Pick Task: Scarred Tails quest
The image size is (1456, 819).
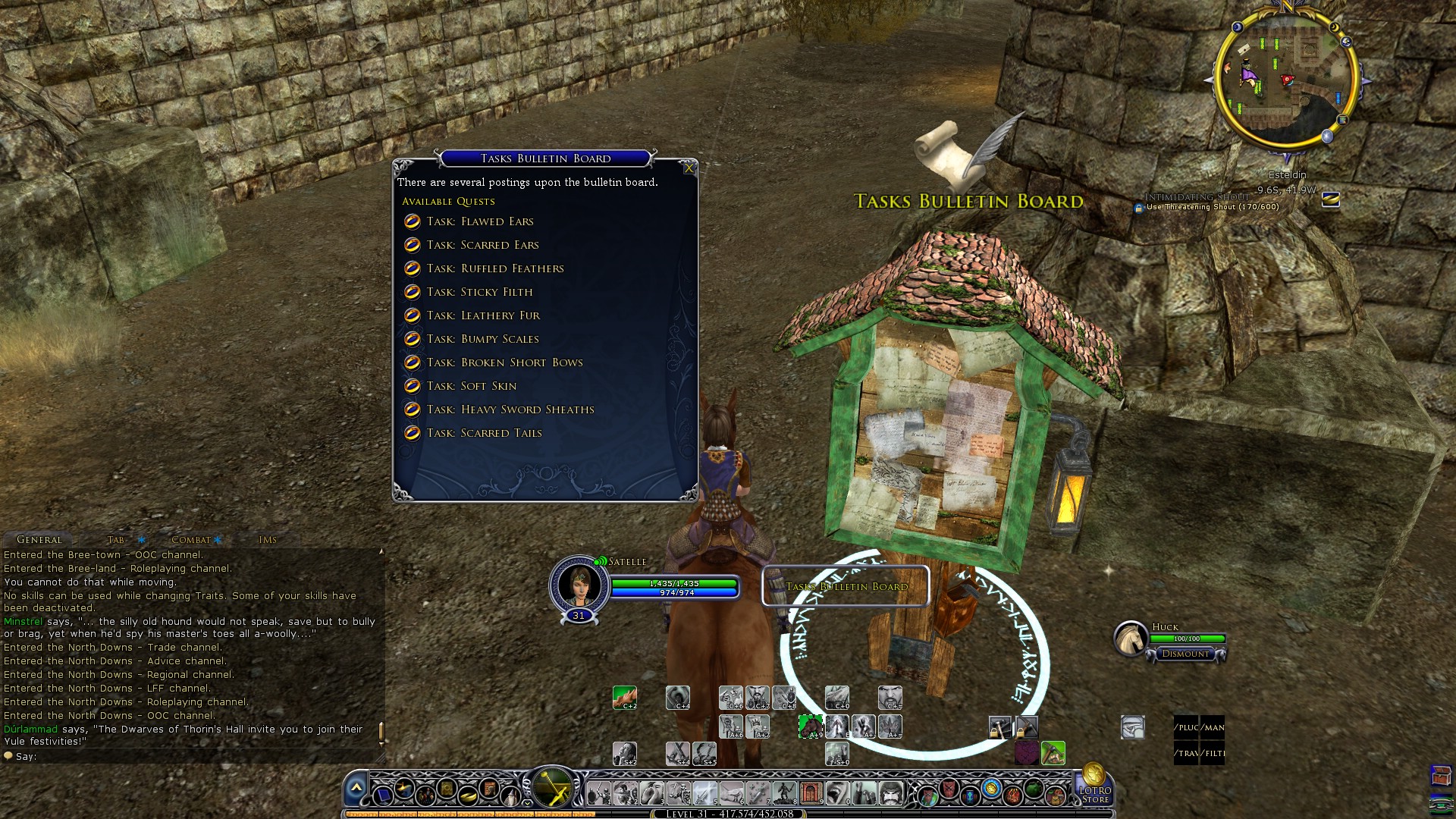coord(484,433)
